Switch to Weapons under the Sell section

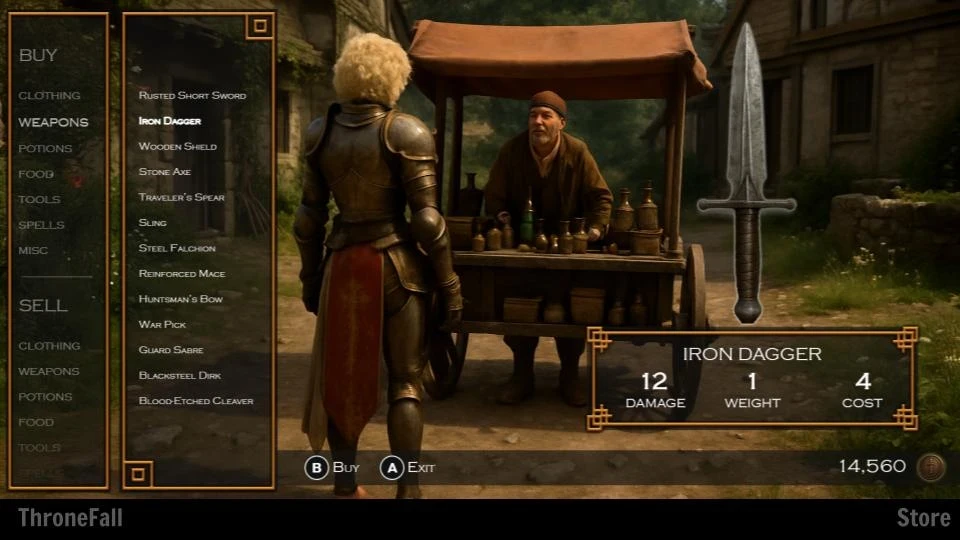tap(48, 372)
